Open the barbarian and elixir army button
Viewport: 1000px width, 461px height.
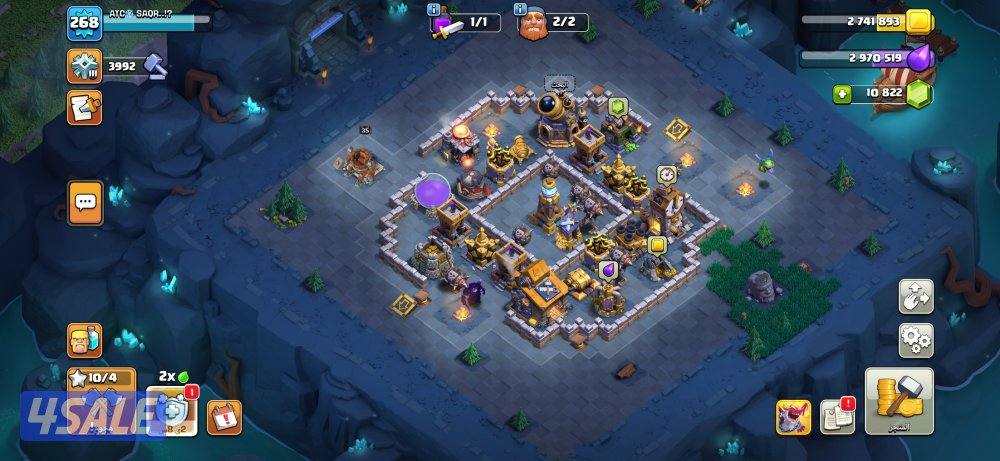click(84, 340)
